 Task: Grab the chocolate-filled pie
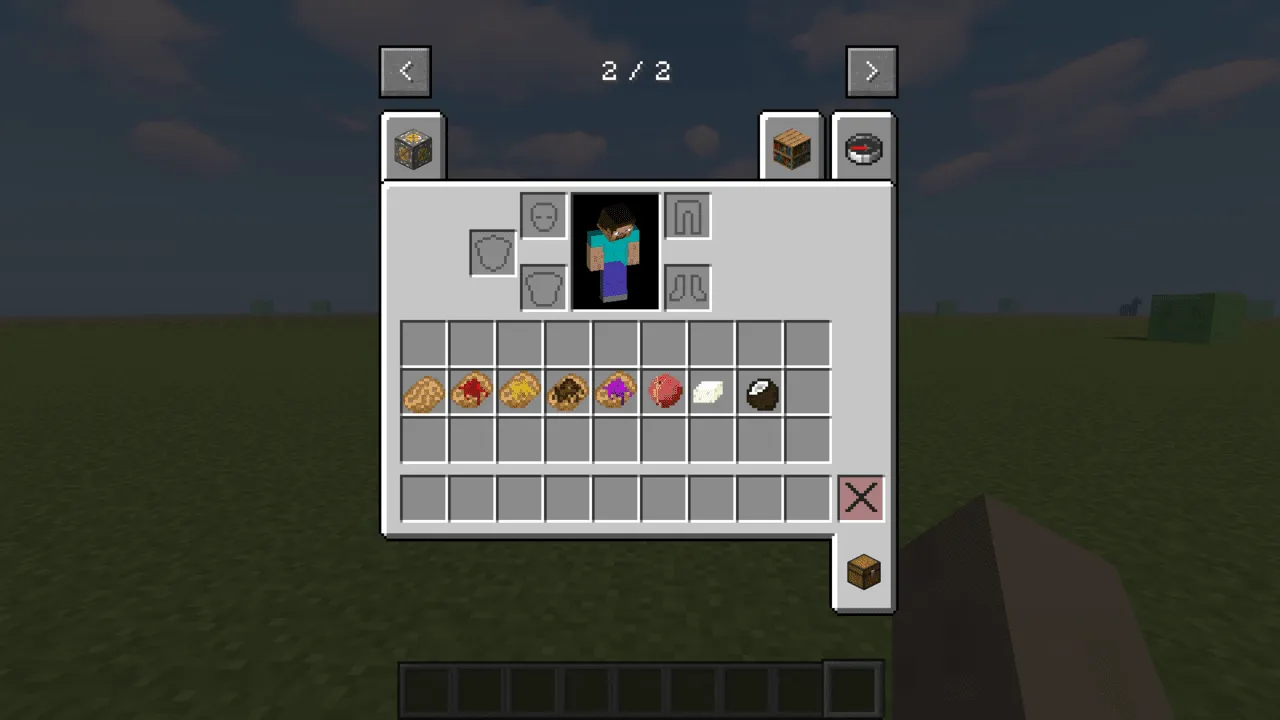567,391
